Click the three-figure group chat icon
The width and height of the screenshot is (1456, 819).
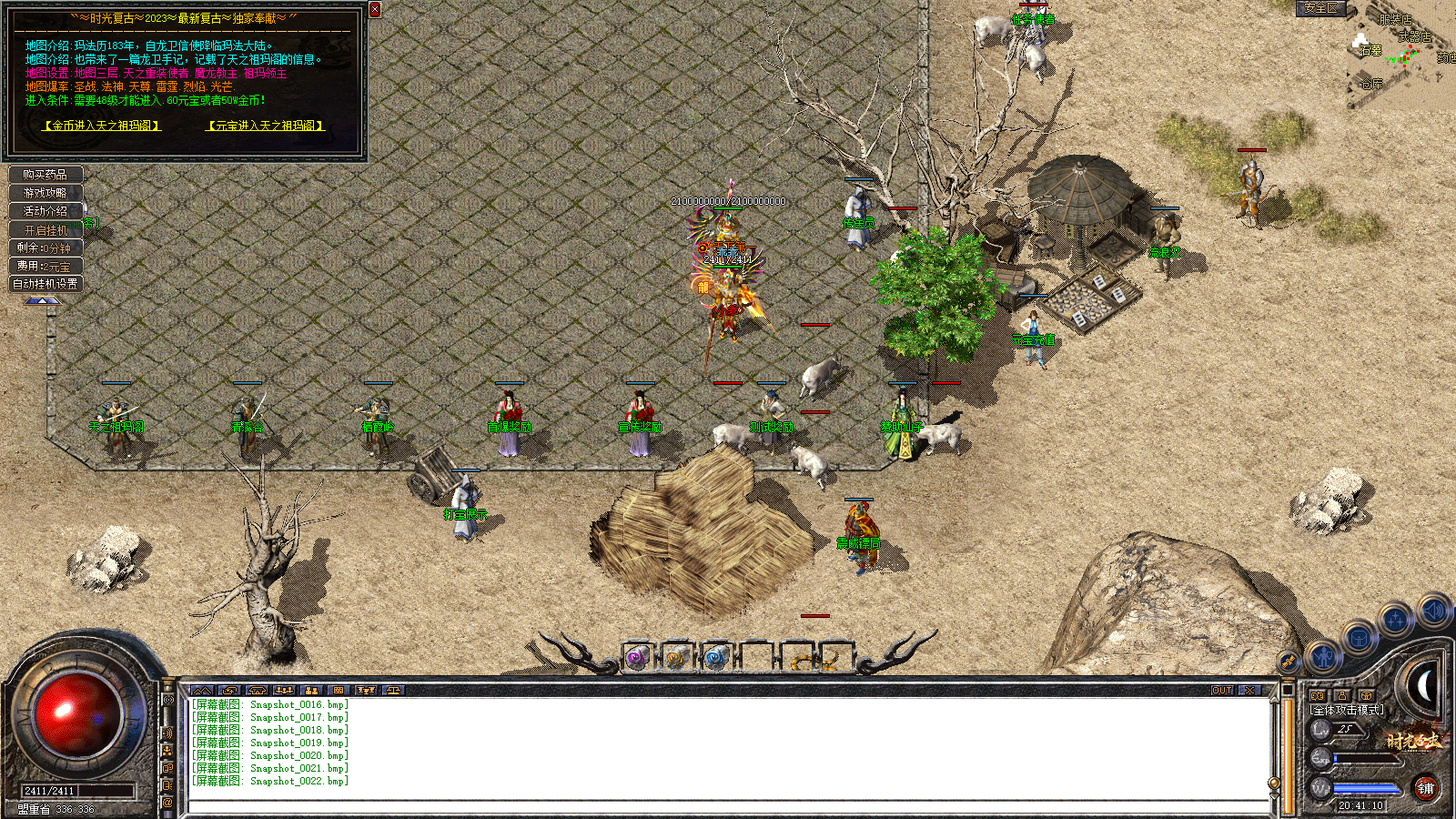coord(283,691)
